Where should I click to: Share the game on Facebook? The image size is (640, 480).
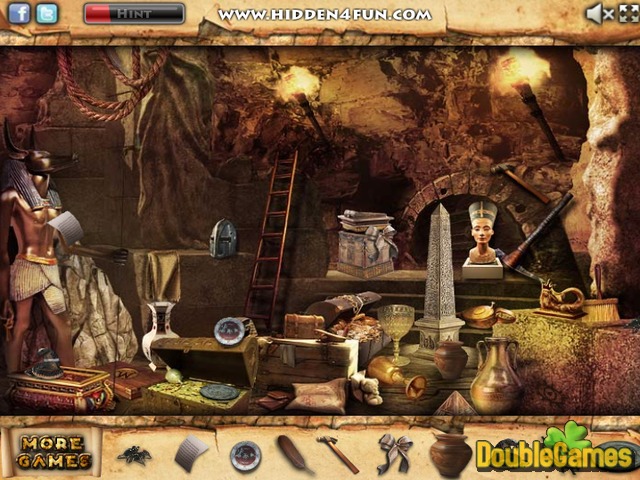coord(19,14)
